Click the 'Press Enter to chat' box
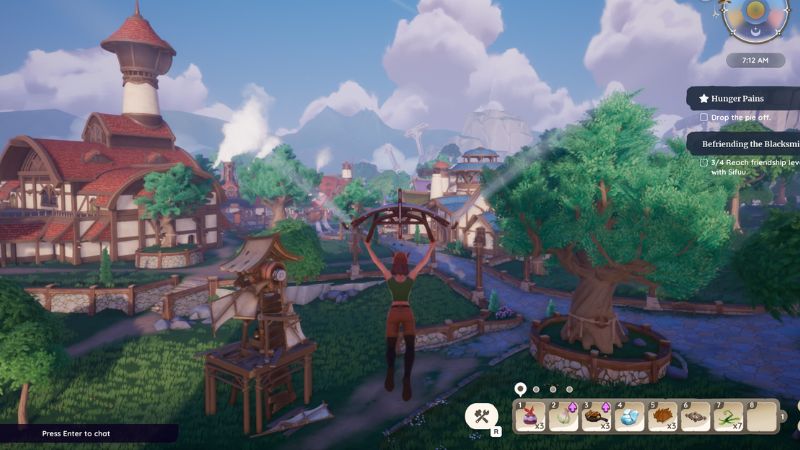This screenshot has height=450, width=800. (88, 434)
